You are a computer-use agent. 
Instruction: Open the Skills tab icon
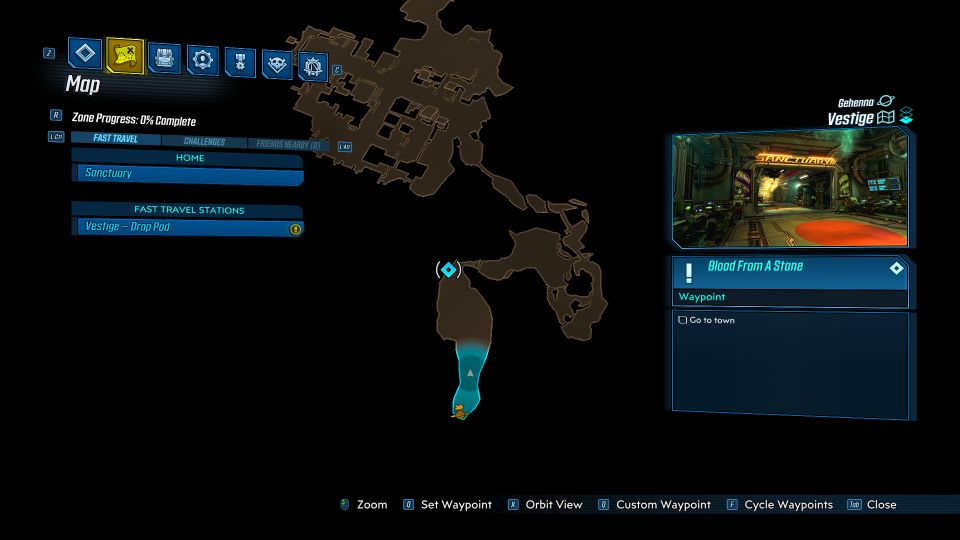tap(202, 60)
